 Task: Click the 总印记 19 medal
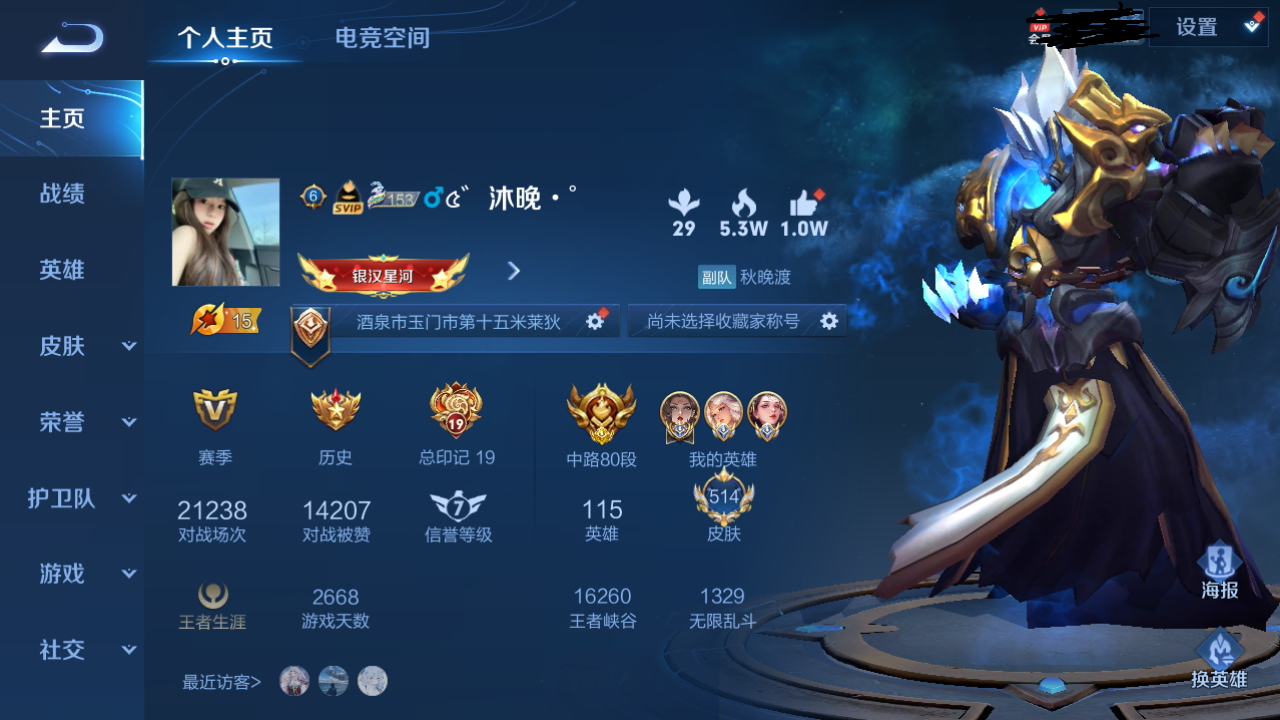(457, 411)
